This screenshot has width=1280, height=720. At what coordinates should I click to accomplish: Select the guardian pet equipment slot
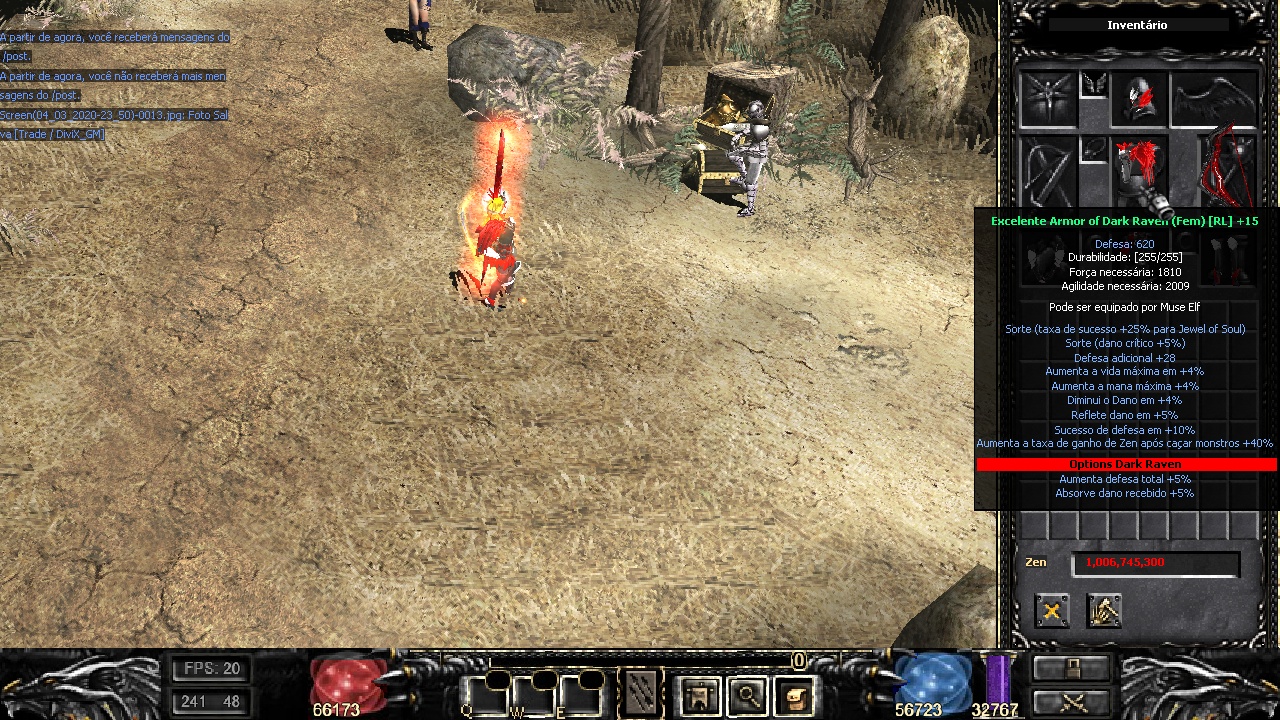pos(1047,98)
